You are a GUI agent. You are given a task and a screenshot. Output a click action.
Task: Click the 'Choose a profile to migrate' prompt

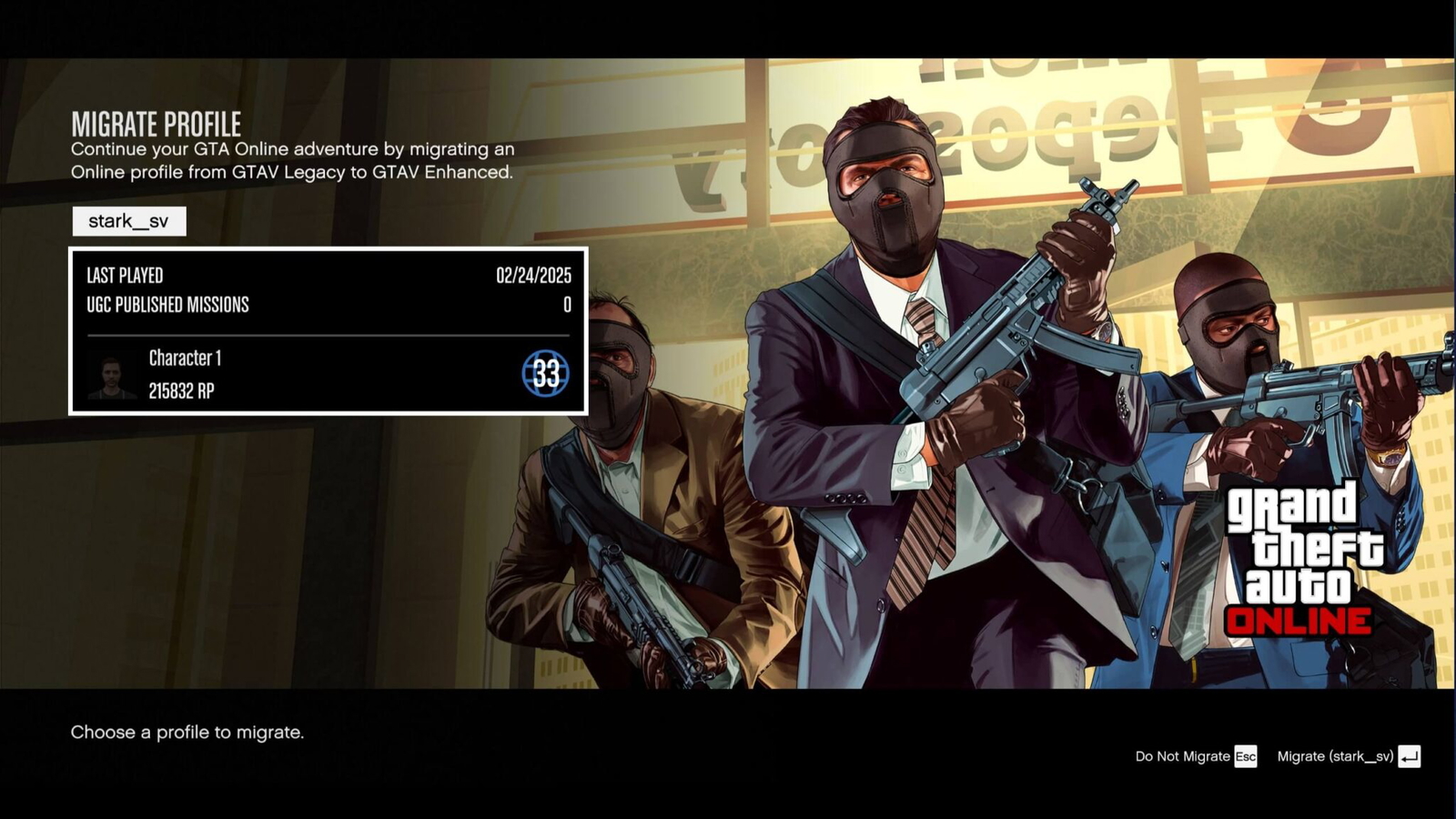[187, 732]
